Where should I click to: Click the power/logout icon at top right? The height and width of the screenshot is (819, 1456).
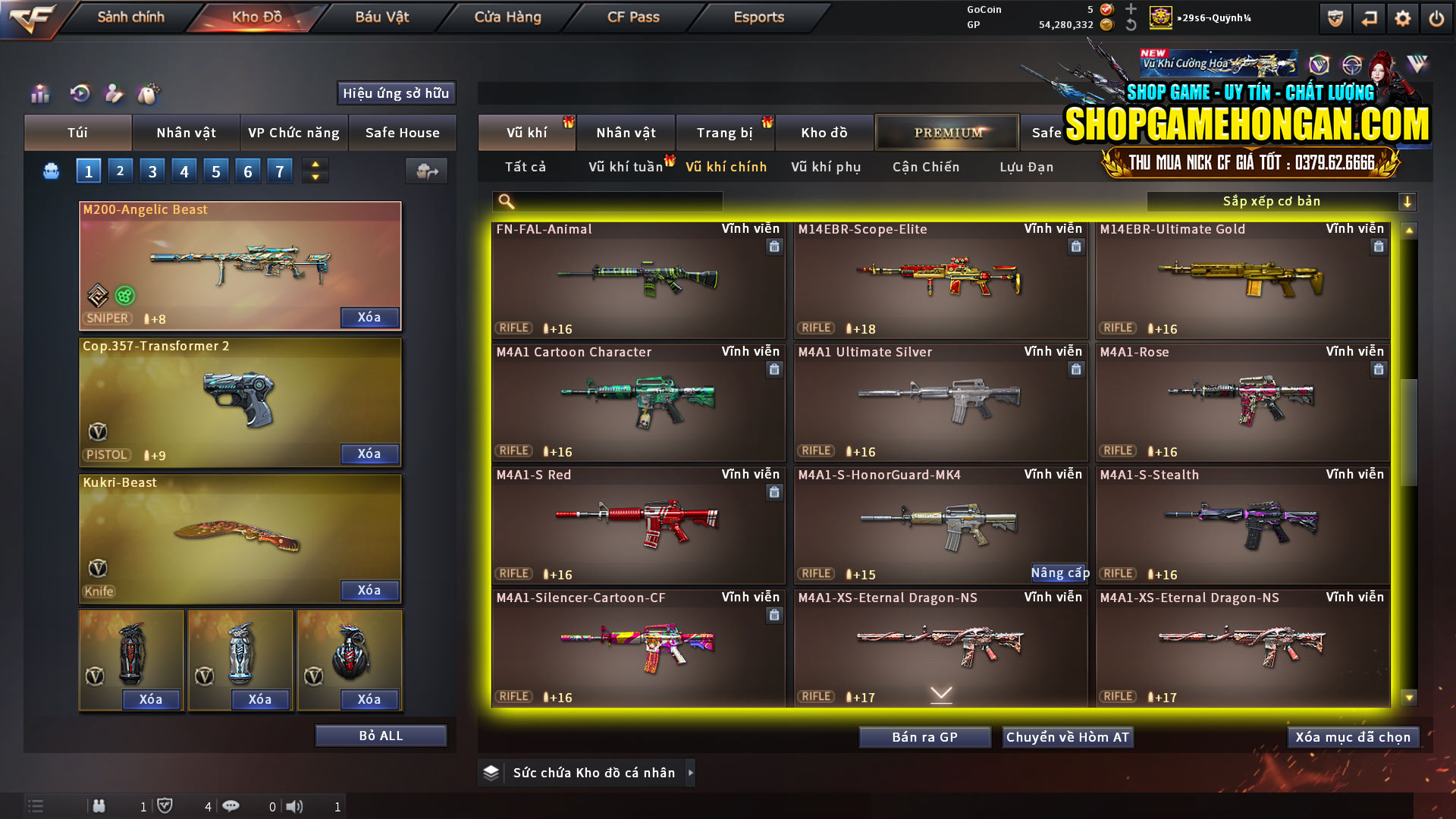click(x=1436, y=17)
